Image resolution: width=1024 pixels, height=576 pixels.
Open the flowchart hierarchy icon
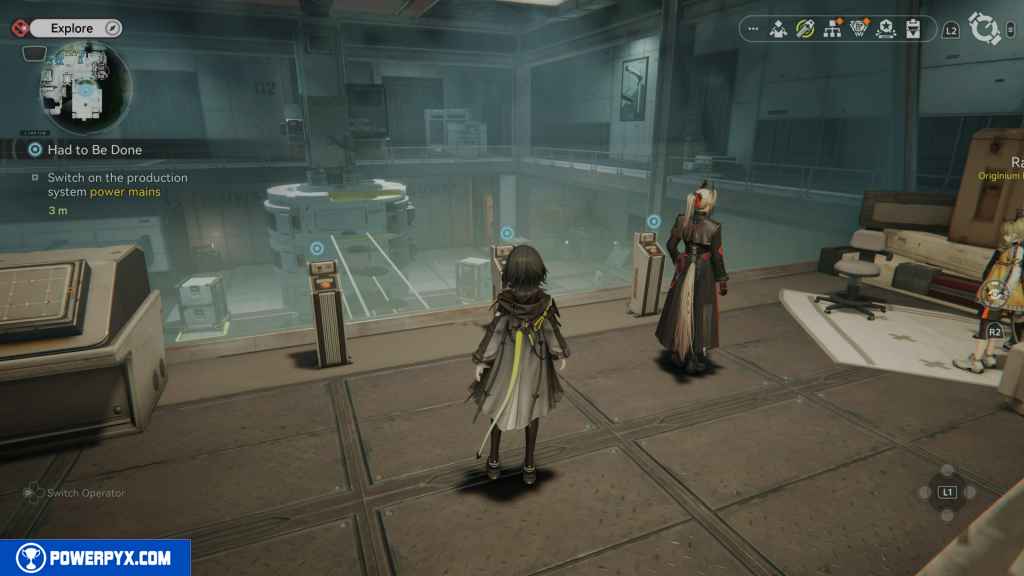click(x=831, y=29)
